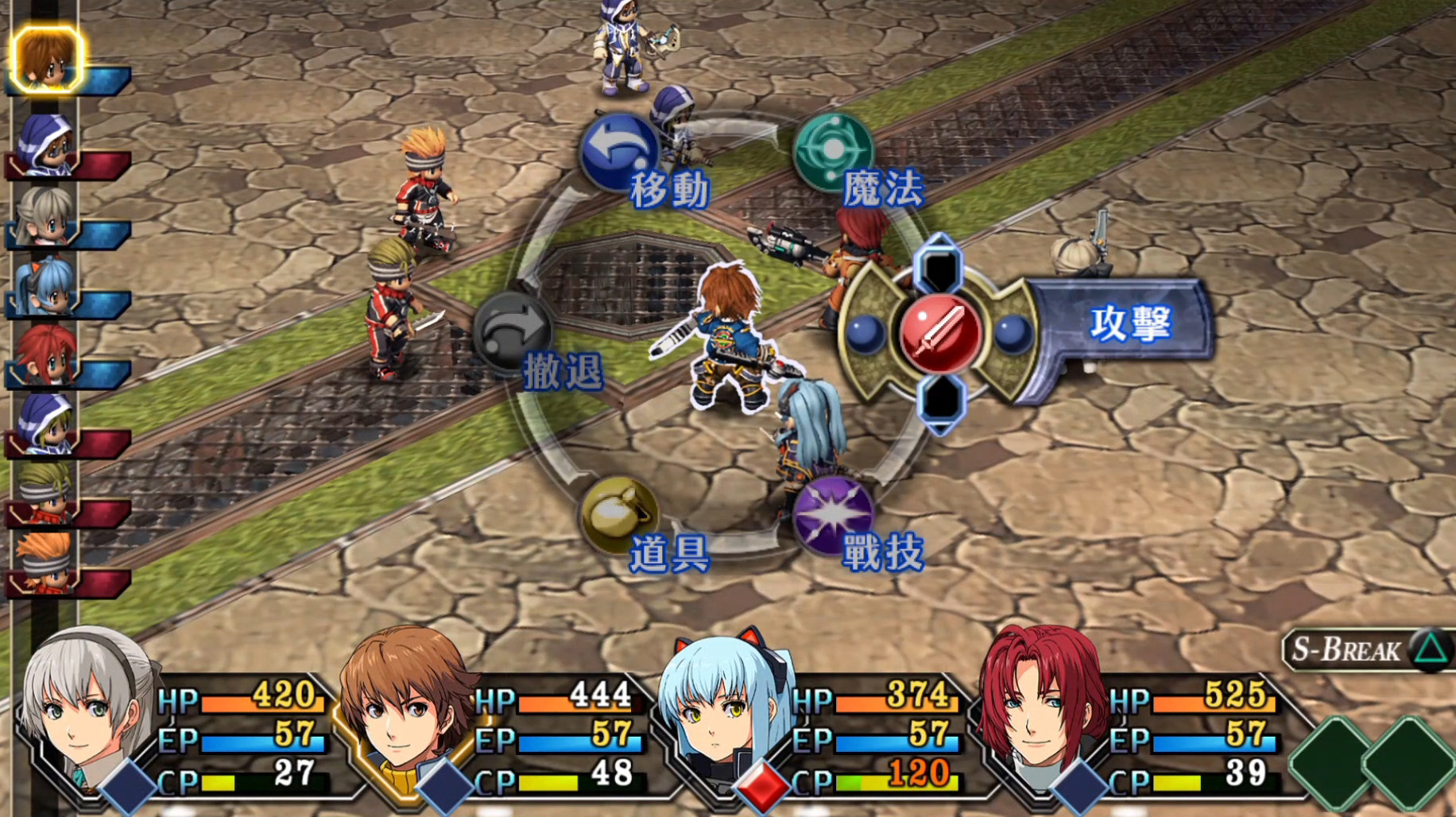Pick the 撤退 (Retreat) command
Viewport: 1456px width, 817px height.
513,331
